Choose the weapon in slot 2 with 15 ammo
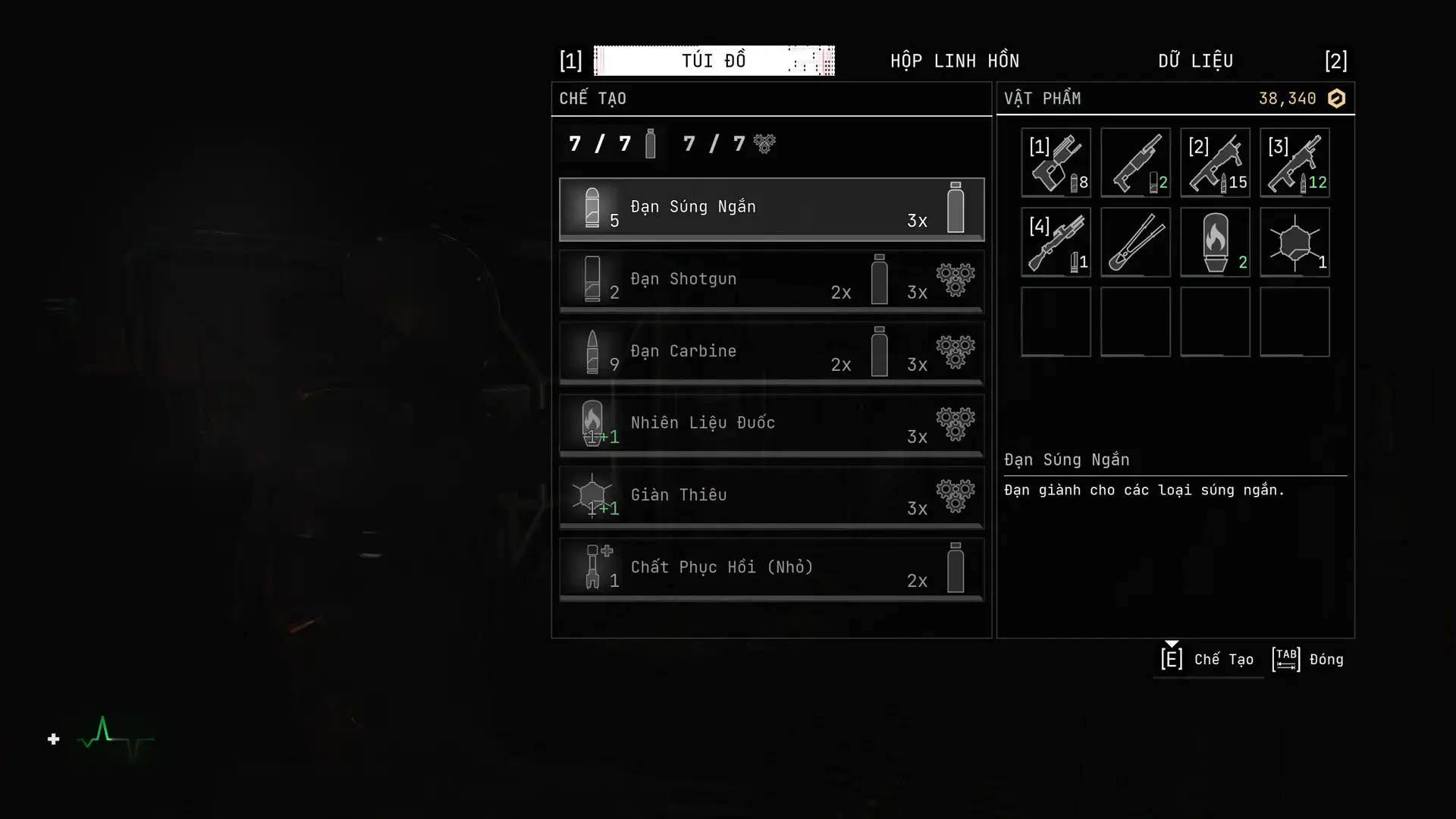 point(1215,163)
